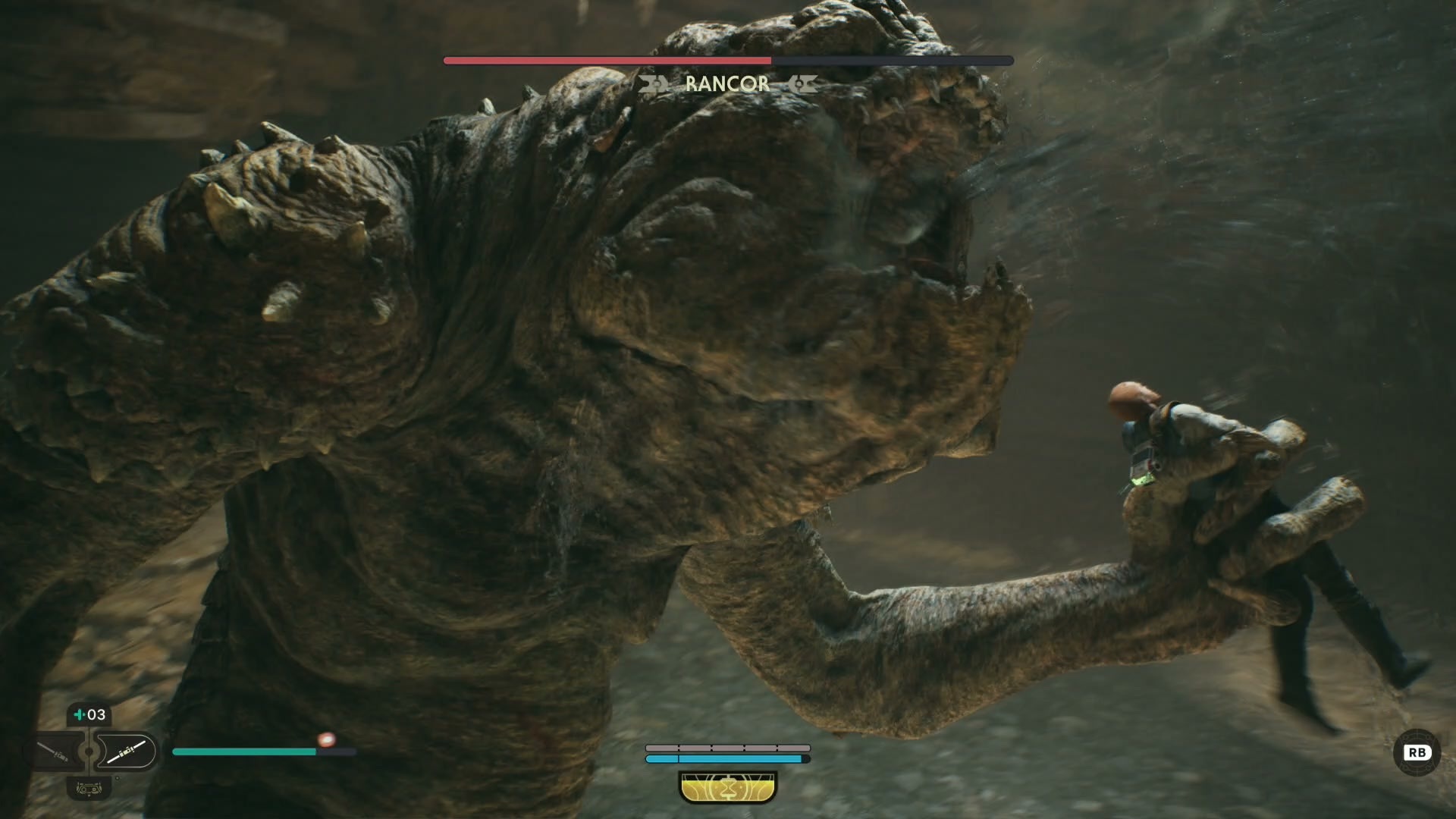Viewport: 1456px width, 819px height.
Task: Click the BD-1 droid icon below the stances
Action: 89,789
